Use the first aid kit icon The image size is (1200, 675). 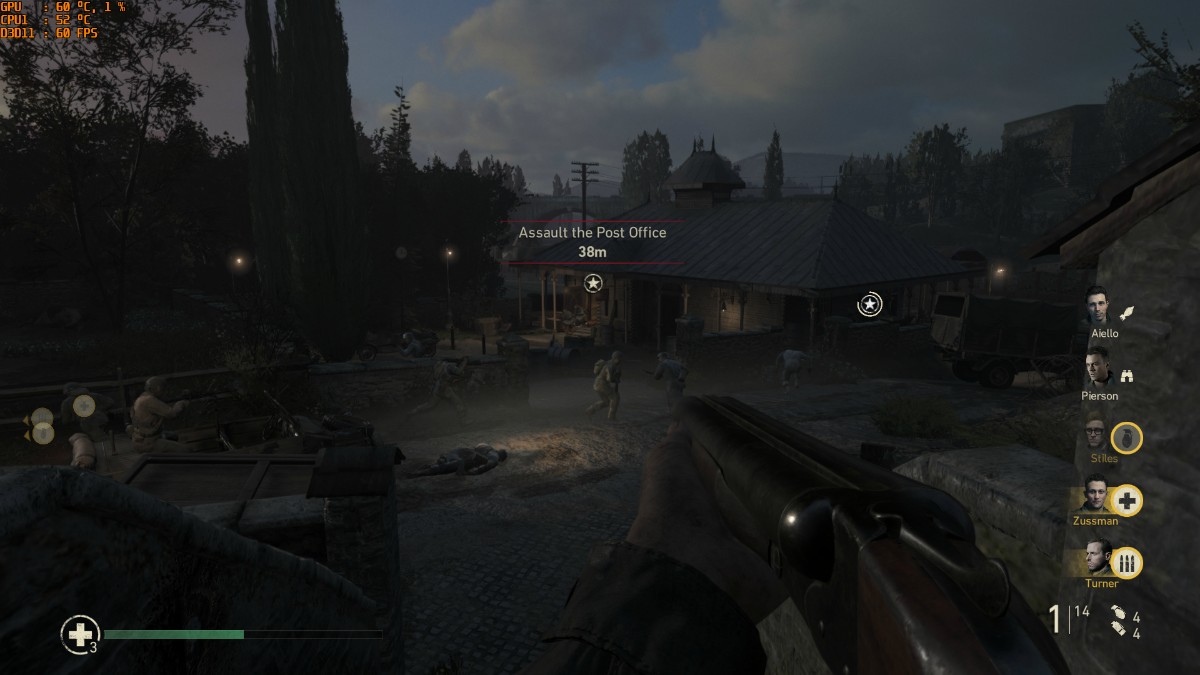[x=79, y=634]
